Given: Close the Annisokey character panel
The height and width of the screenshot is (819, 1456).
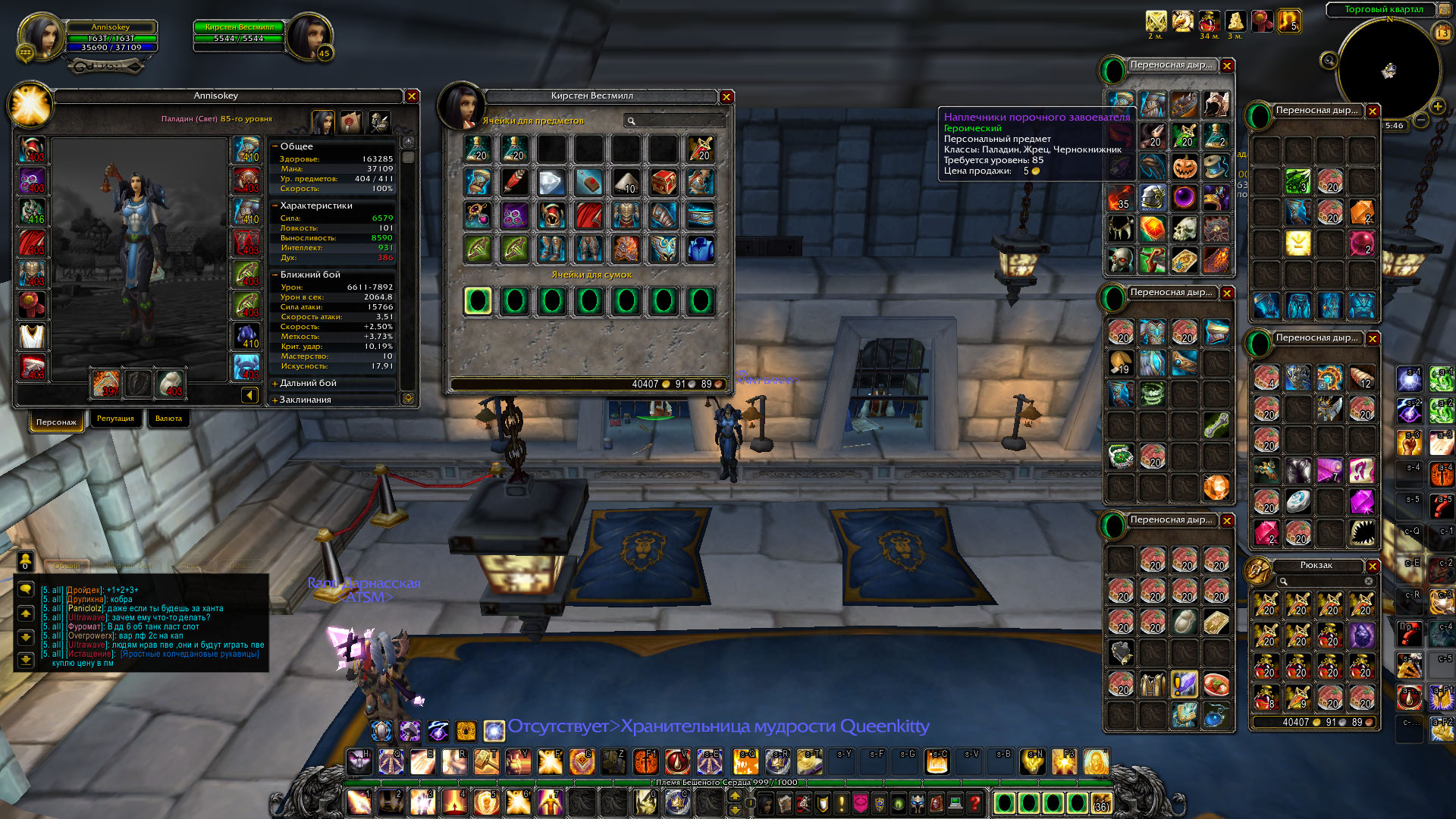Looking at the screenshot, I should [x=412, y=96].
